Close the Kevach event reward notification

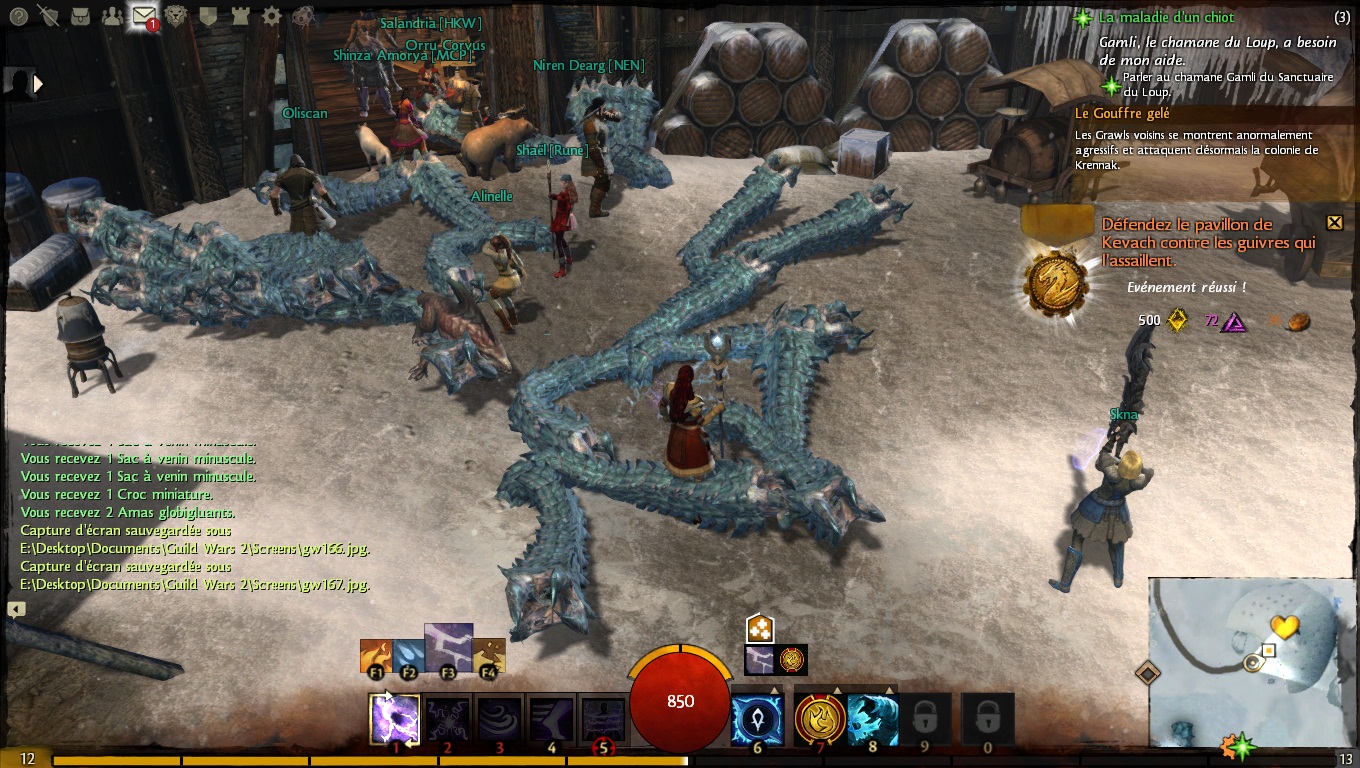[x=1334, y=222]
